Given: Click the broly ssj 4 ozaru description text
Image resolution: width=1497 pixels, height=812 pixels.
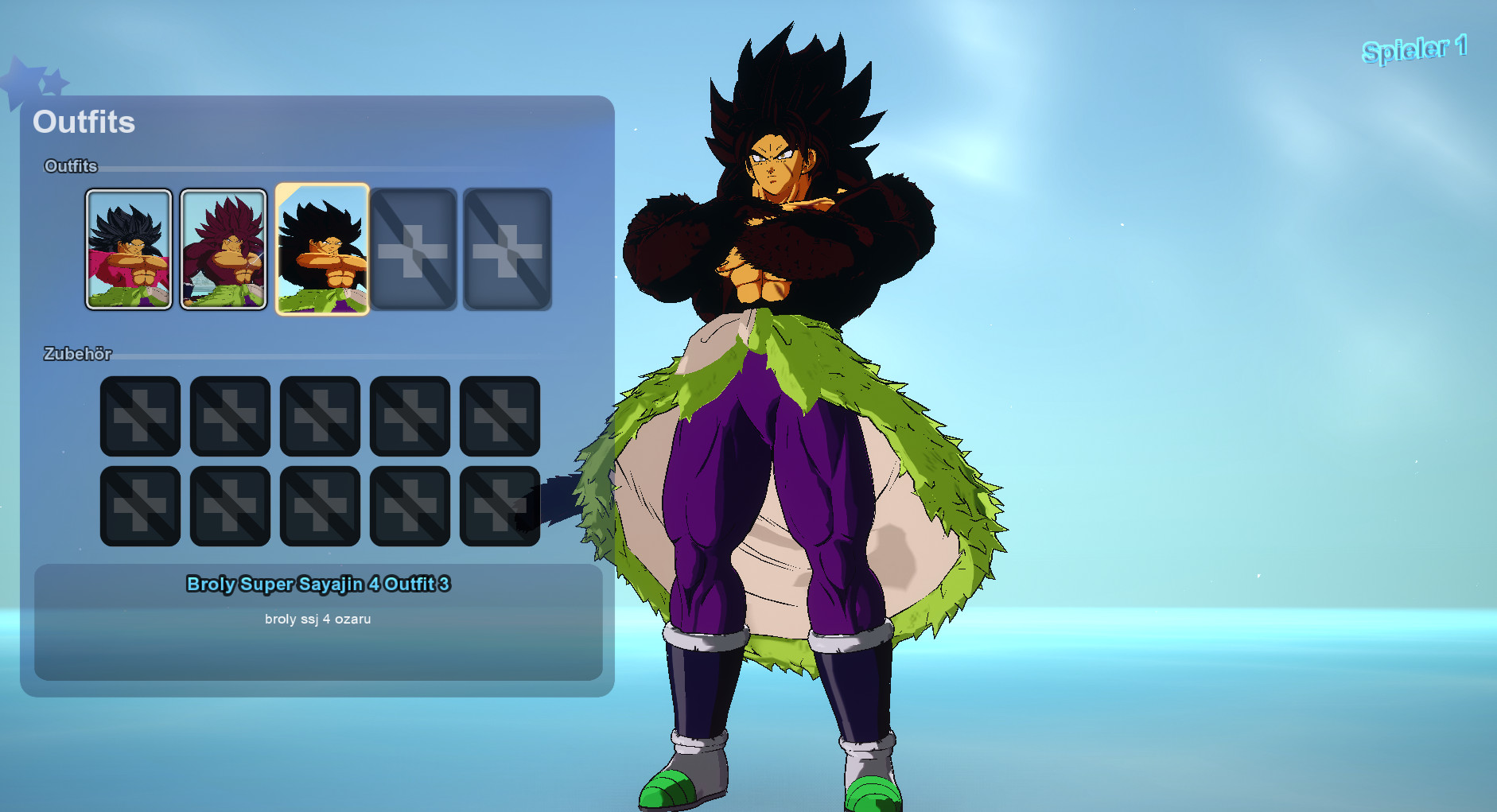Looking at the screenshot, I should [319, 619].
